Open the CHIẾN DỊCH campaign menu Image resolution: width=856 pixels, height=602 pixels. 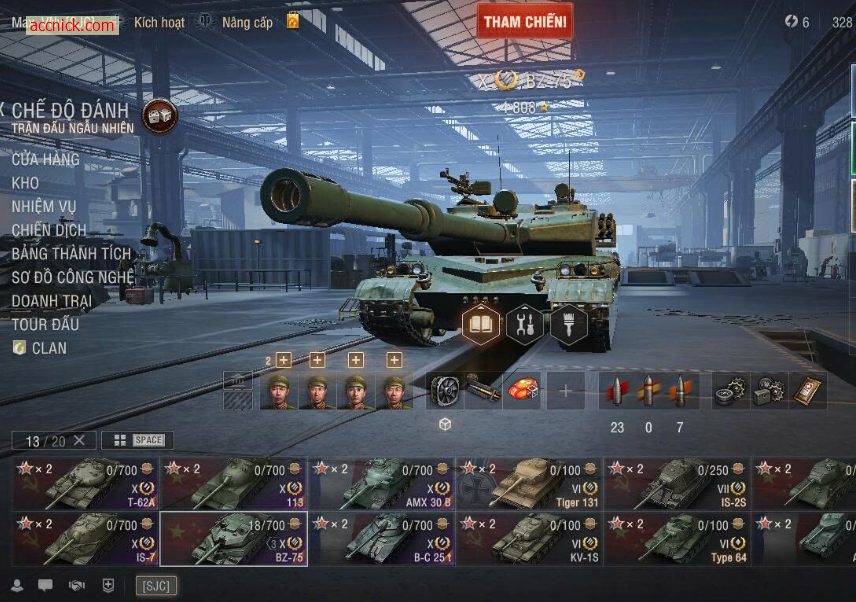pyautogui.click(x=49, y=230)
